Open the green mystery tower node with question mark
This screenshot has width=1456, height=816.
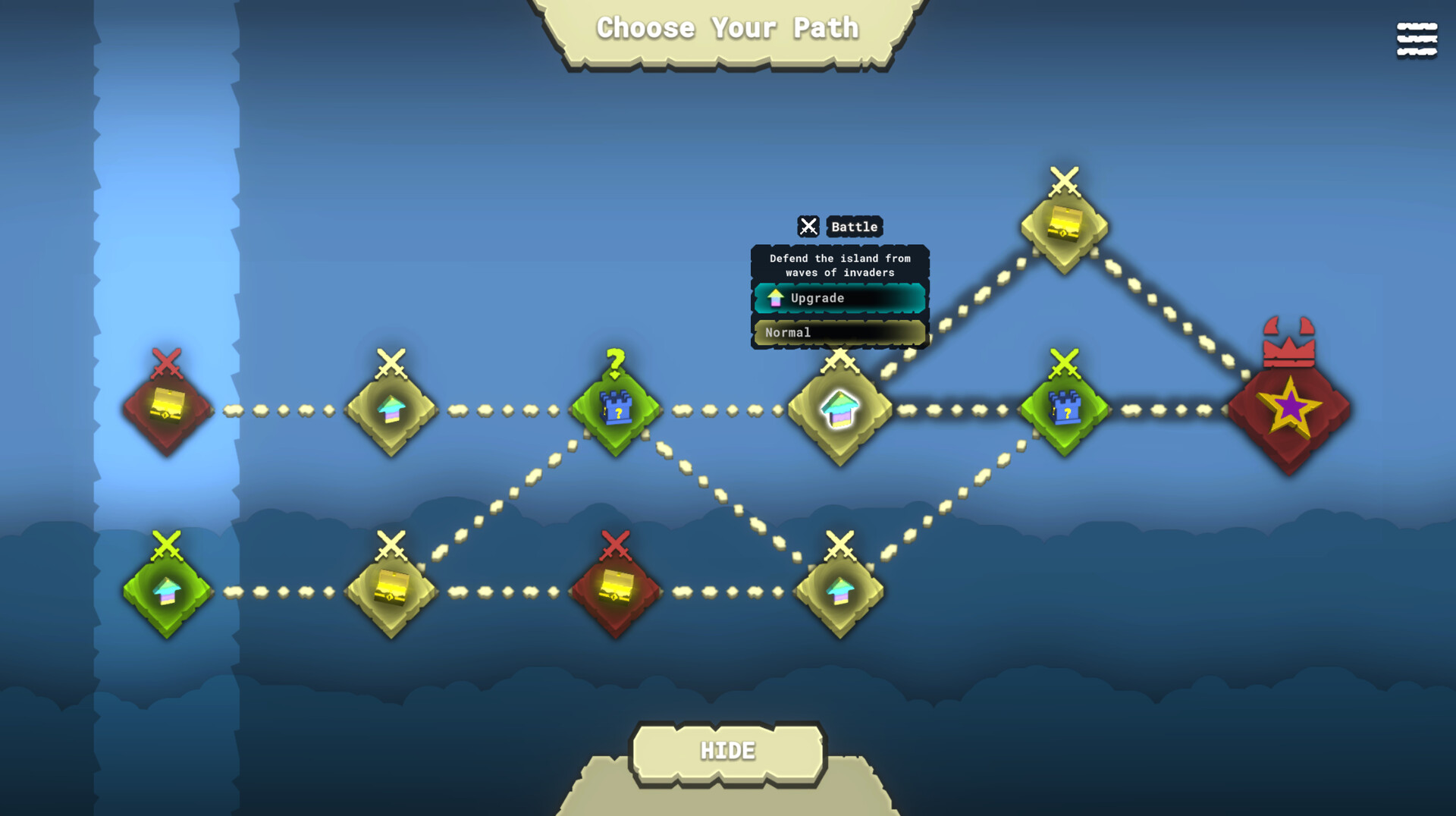click(x=614, y=410)
